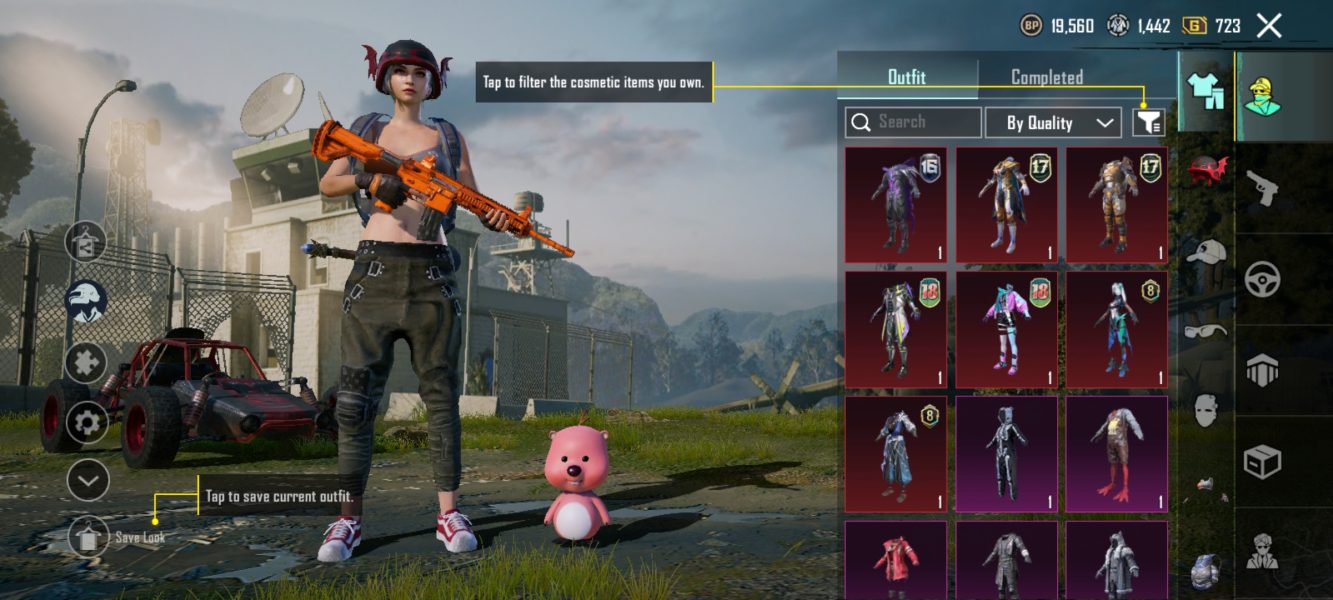Open the By Quality sort dropdown
Viewport: 1333px width, 600px height.
click(x=1053, y=123)
